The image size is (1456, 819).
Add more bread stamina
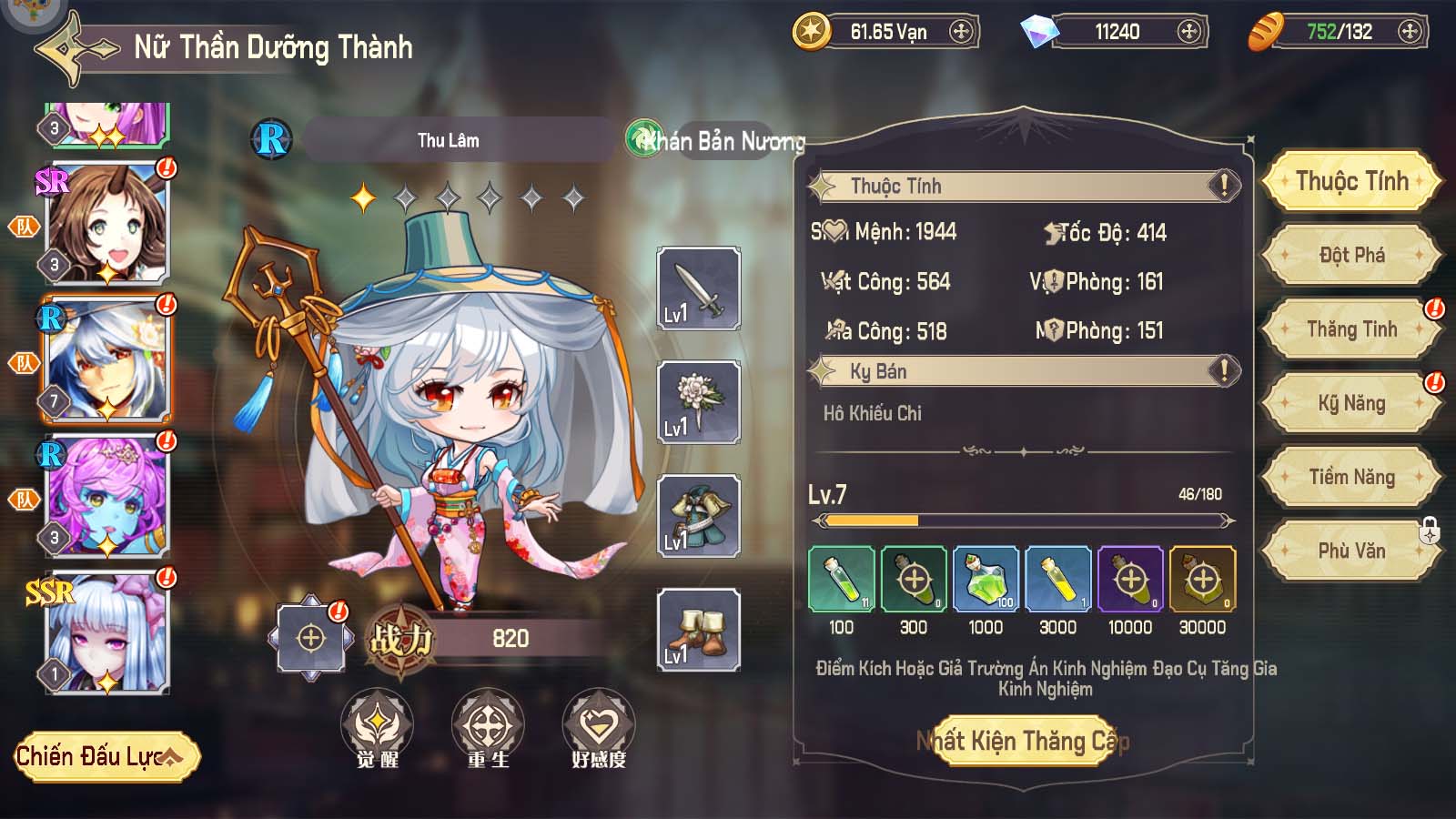click(x=1410, y=32)
